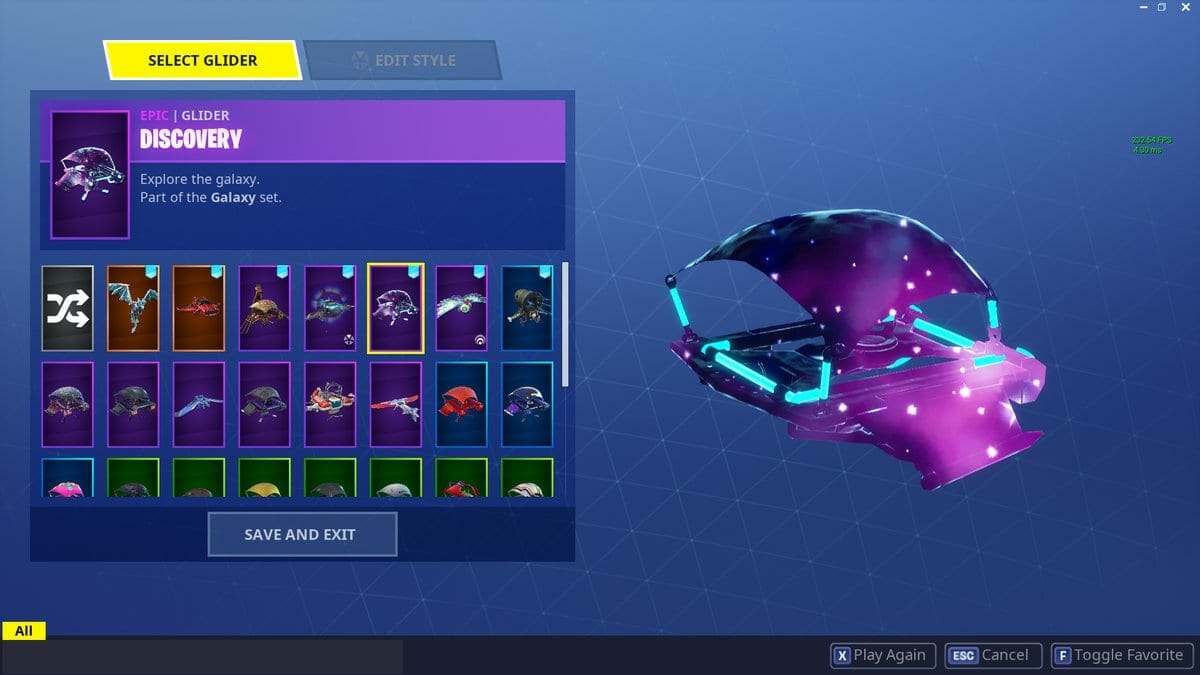
Task: Open the Edit Style tab
Action: click(x=402, y=60)
